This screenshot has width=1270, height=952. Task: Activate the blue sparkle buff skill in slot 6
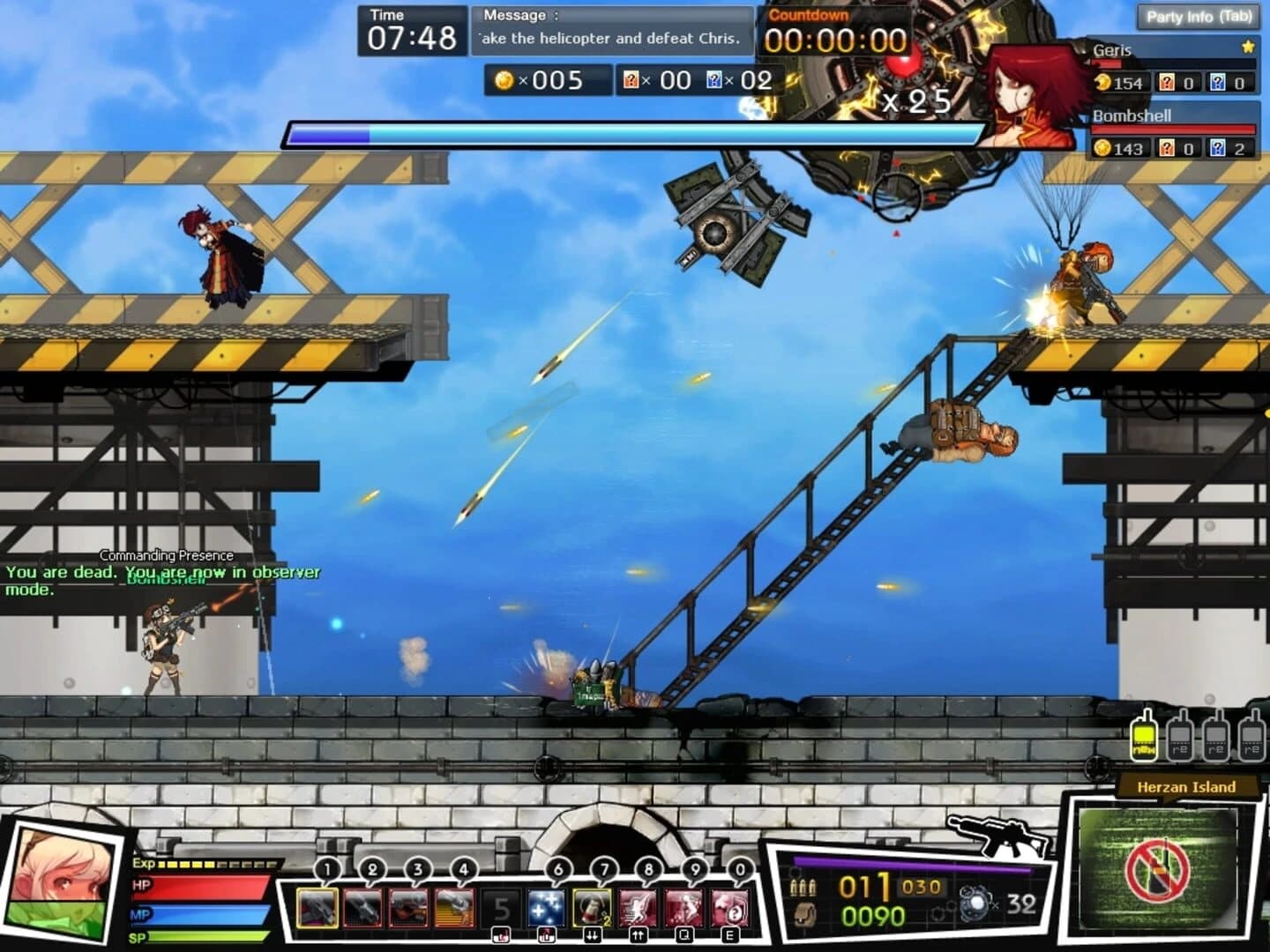(545, 907)
